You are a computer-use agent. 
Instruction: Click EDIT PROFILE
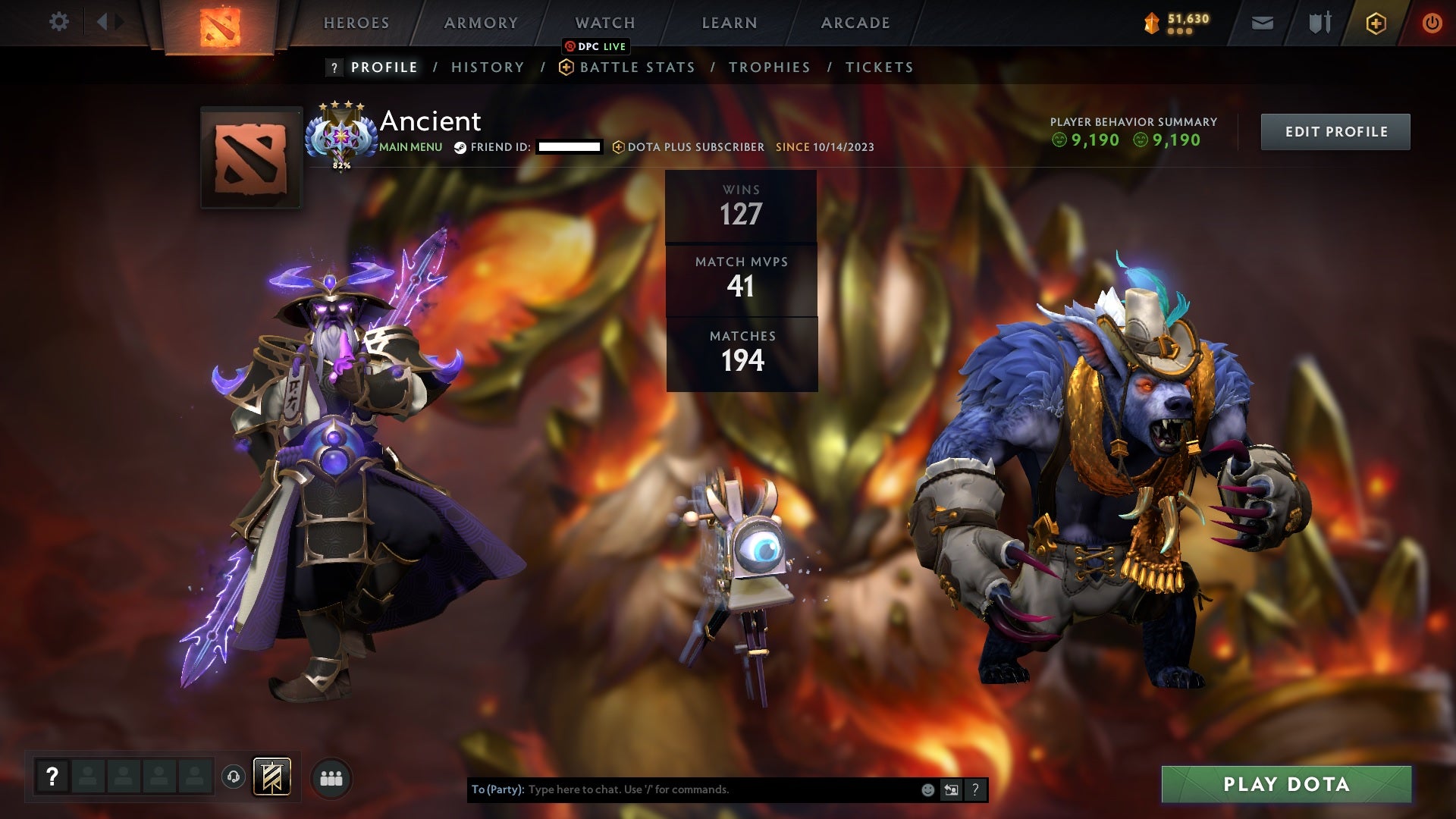(1335, 130)
